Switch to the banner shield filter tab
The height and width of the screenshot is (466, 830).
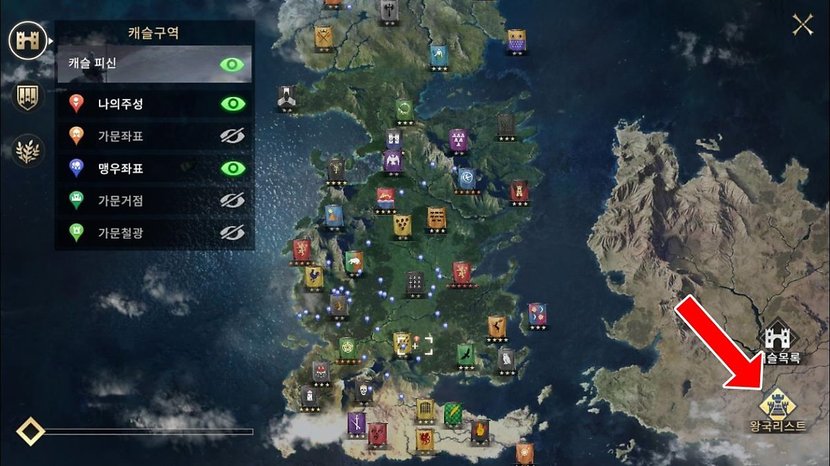coord(29,96)
